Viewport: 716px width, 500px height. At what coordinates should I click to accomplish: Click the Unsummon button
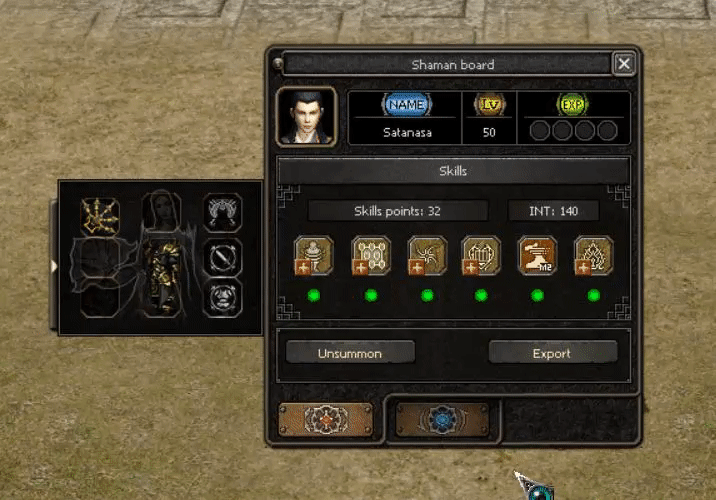[350, 353]
